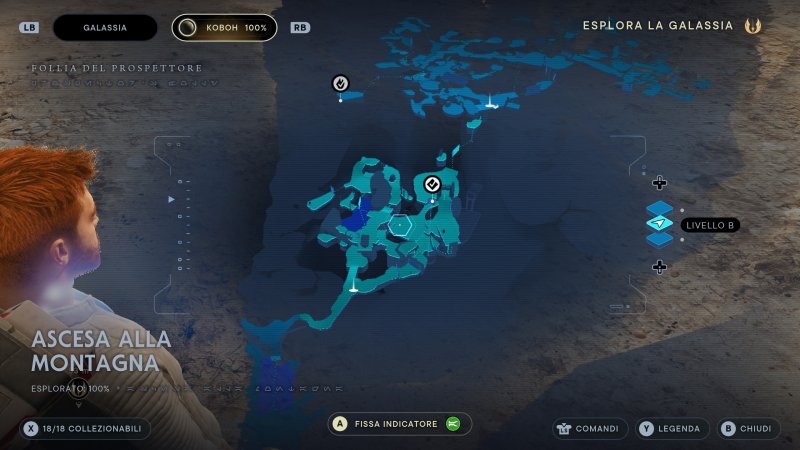
Task: Select the current Livello B layer
Action: [660, 225]
